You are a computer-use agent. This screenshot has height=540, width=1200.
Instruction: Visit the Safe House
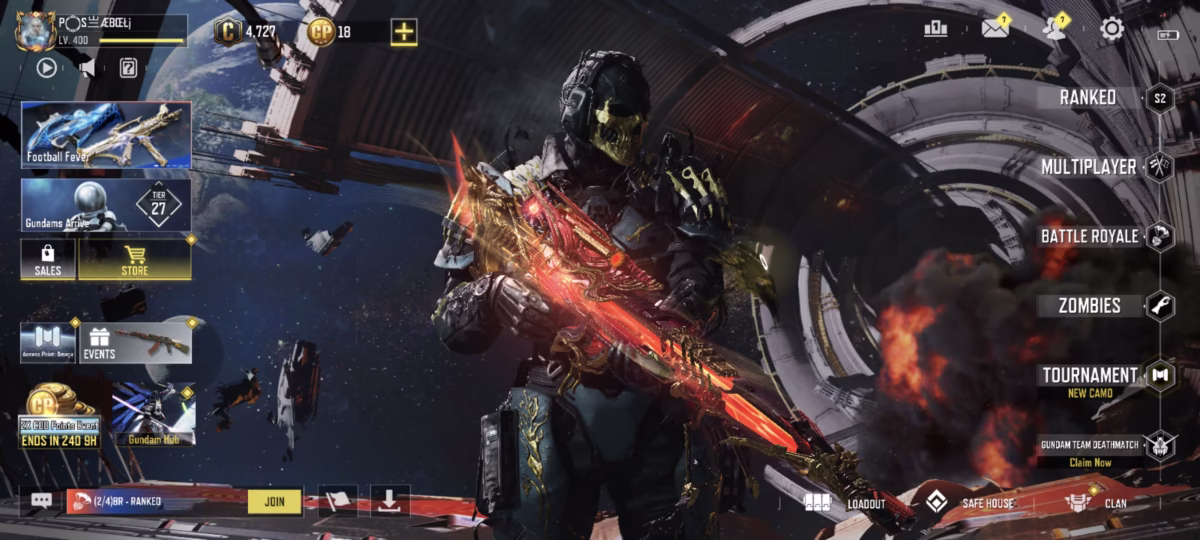click(x=968, y=503)
